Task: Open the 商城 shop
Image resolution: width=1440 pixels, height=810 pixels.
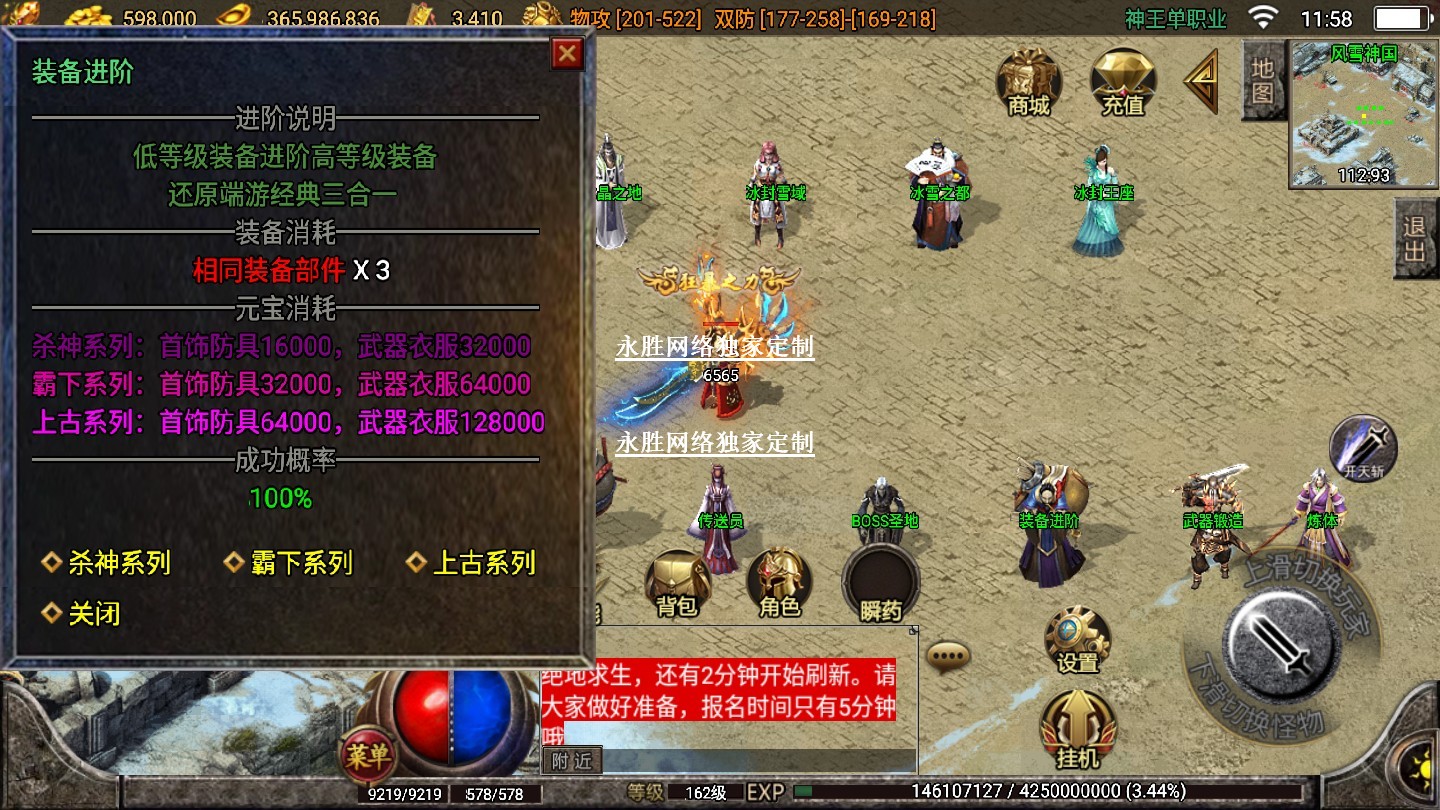Action: pos(1029,82)
